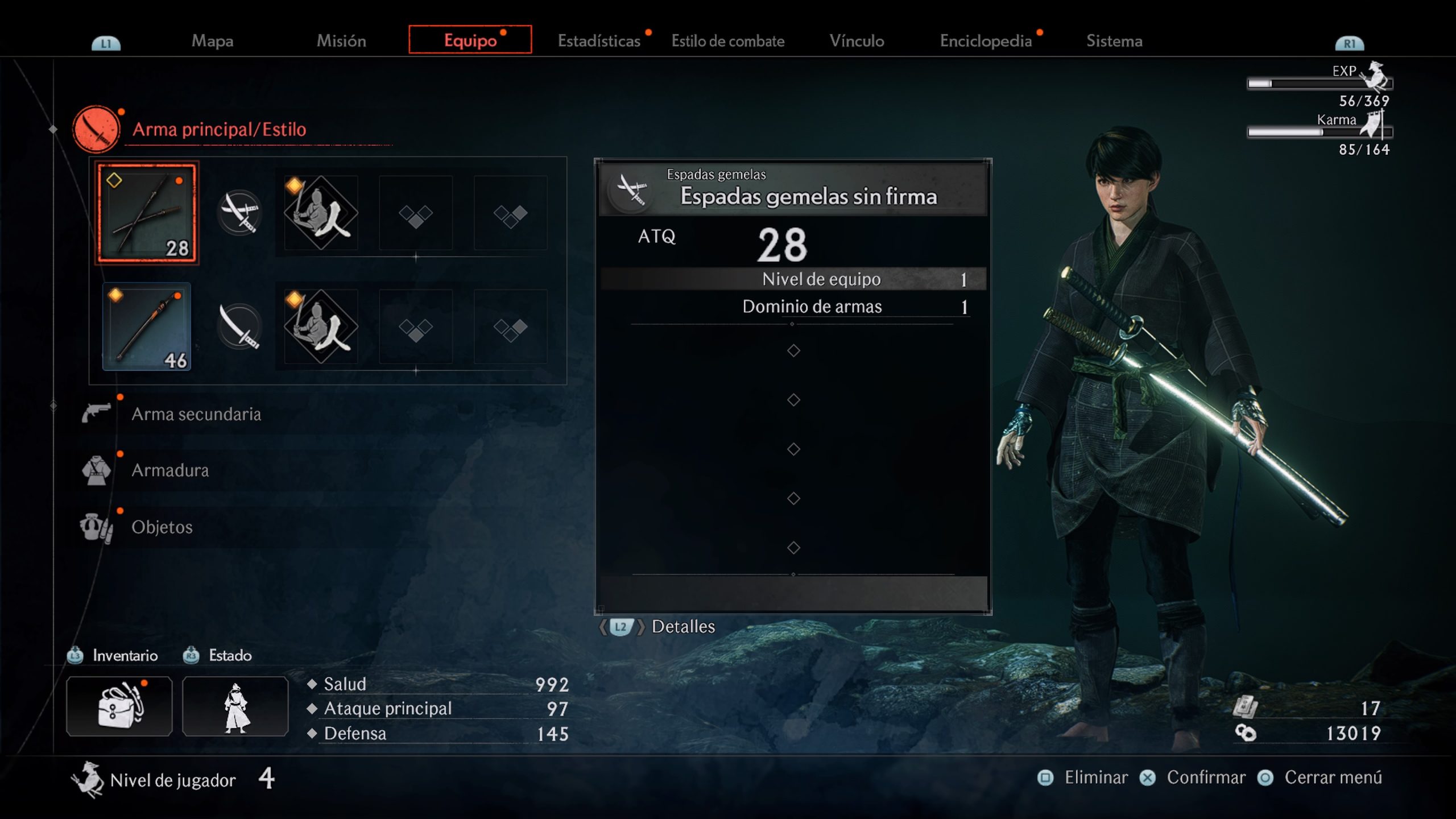Select the twin swords slot with ATQ 28
1456x819 pixels.
point(147,213)
